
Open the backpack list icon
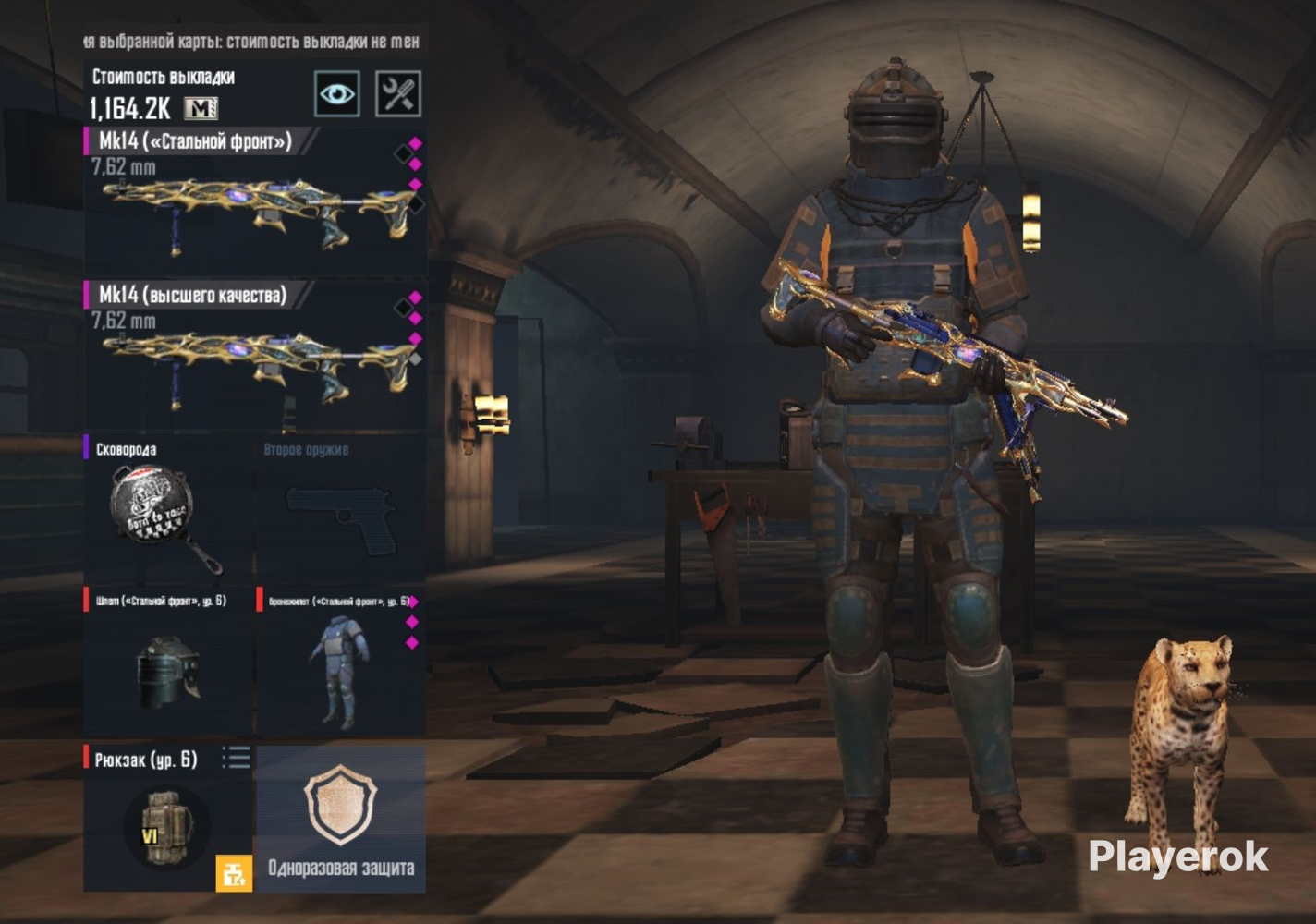(x=236, y=759)
